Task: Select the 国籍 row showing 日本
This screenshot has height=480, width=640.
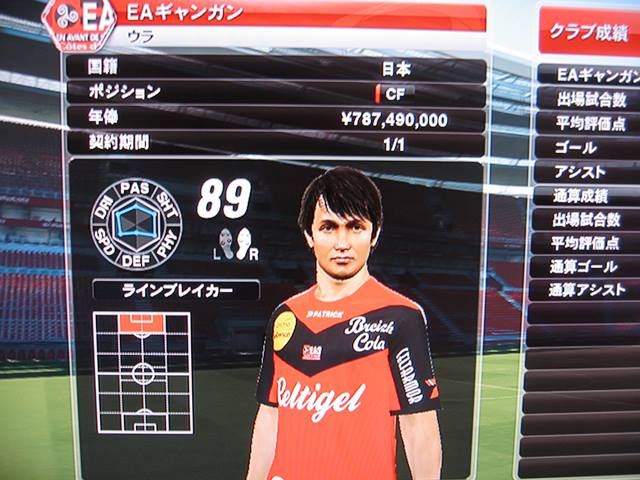Action: pos(275,70)
